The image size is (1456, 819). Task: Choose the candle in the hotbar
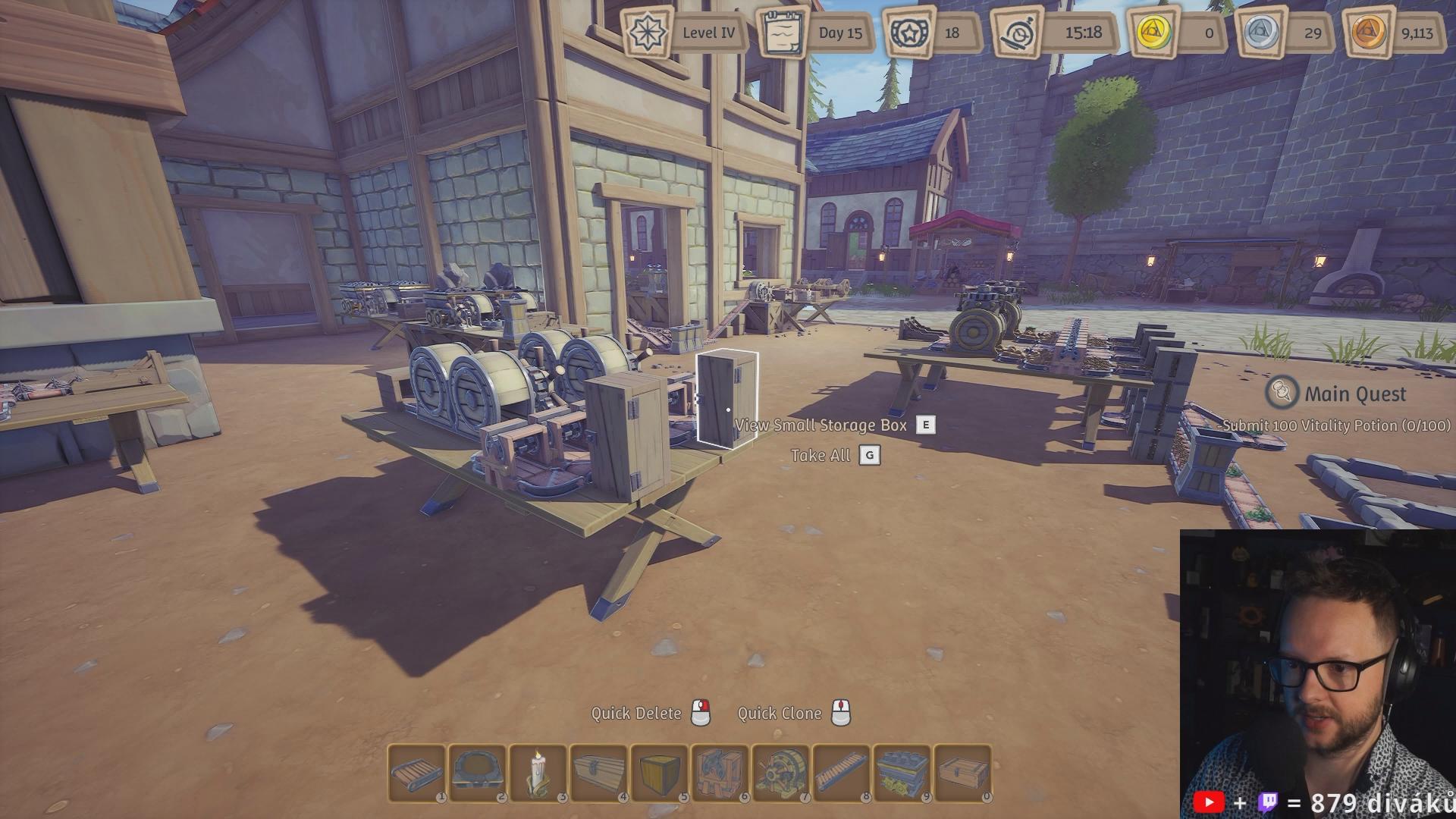pyautogui.click(x=538, y=773)
